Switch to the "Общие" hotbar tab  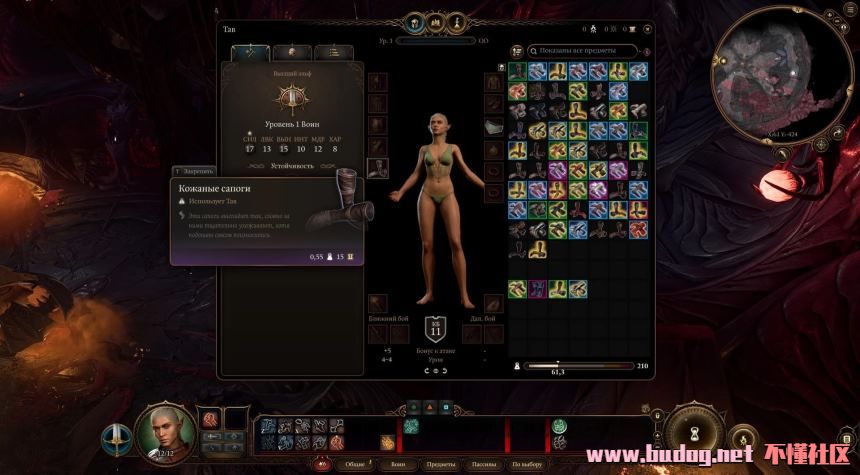coord(355,465)
